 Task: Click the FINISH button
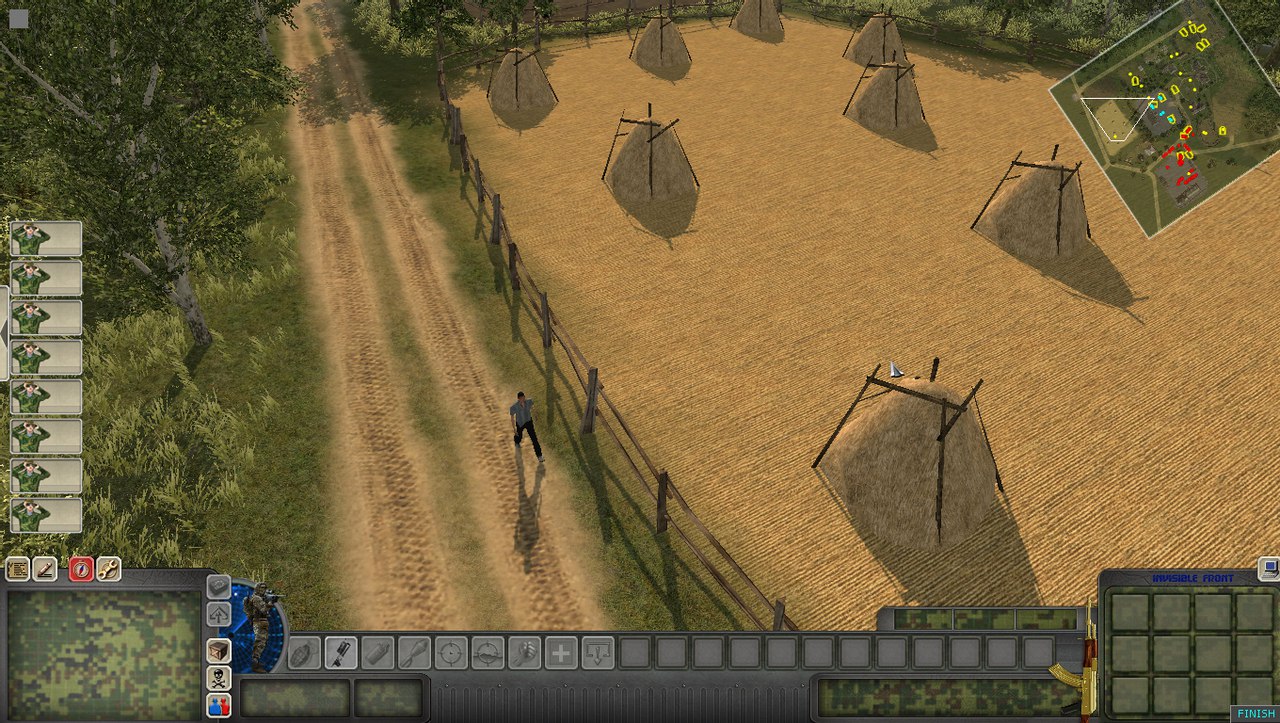1256,714
